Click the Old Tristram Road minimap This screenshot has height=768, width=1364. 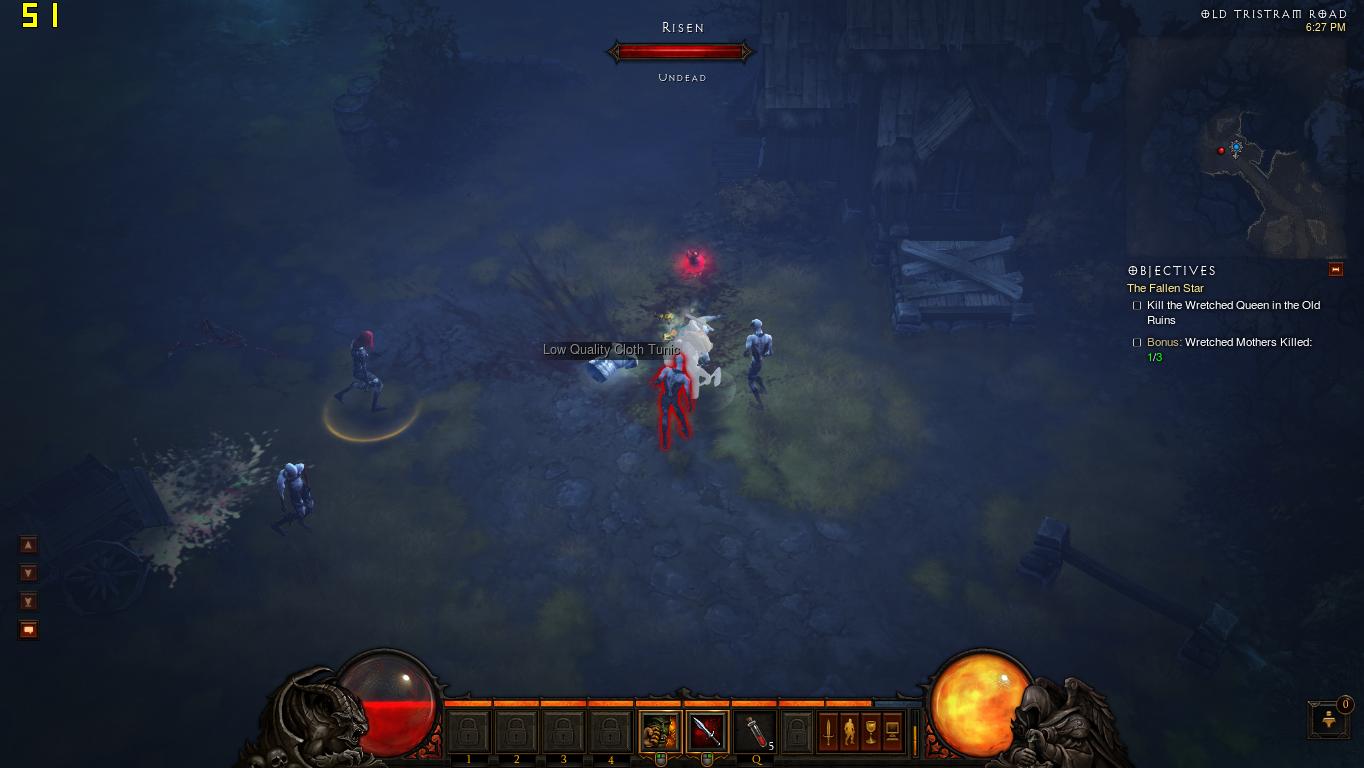1237,150
